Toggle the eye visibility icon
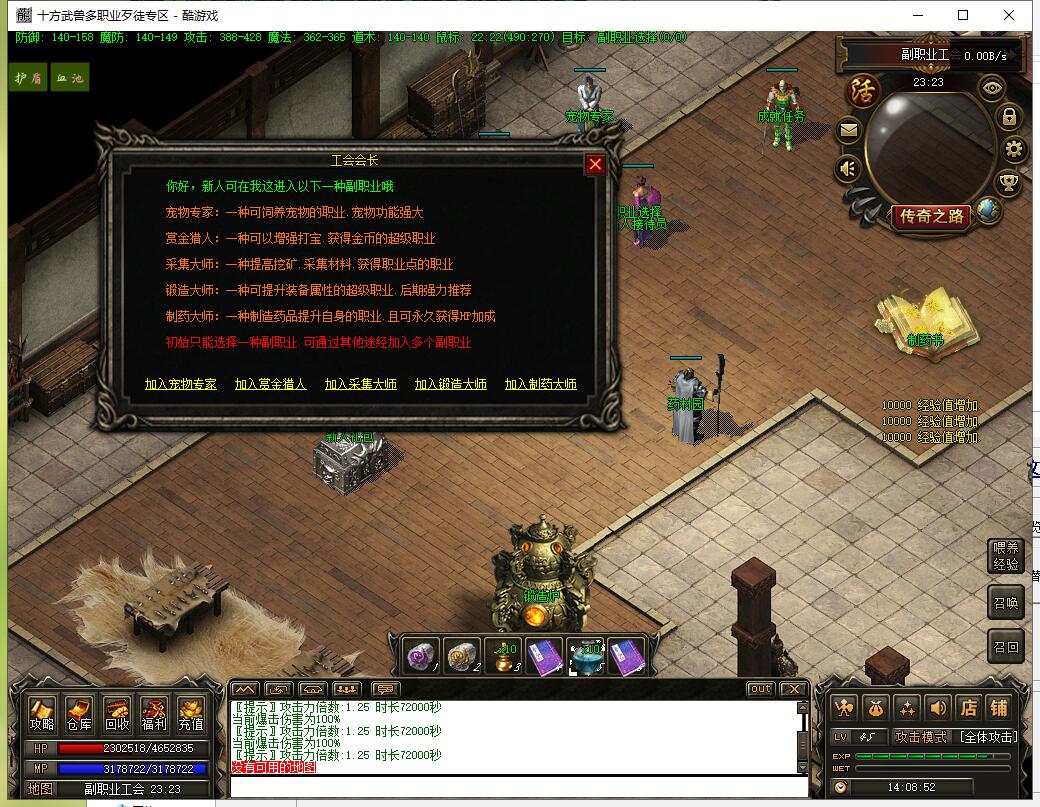Screen dimensions: 1040x807 [992, 87]
